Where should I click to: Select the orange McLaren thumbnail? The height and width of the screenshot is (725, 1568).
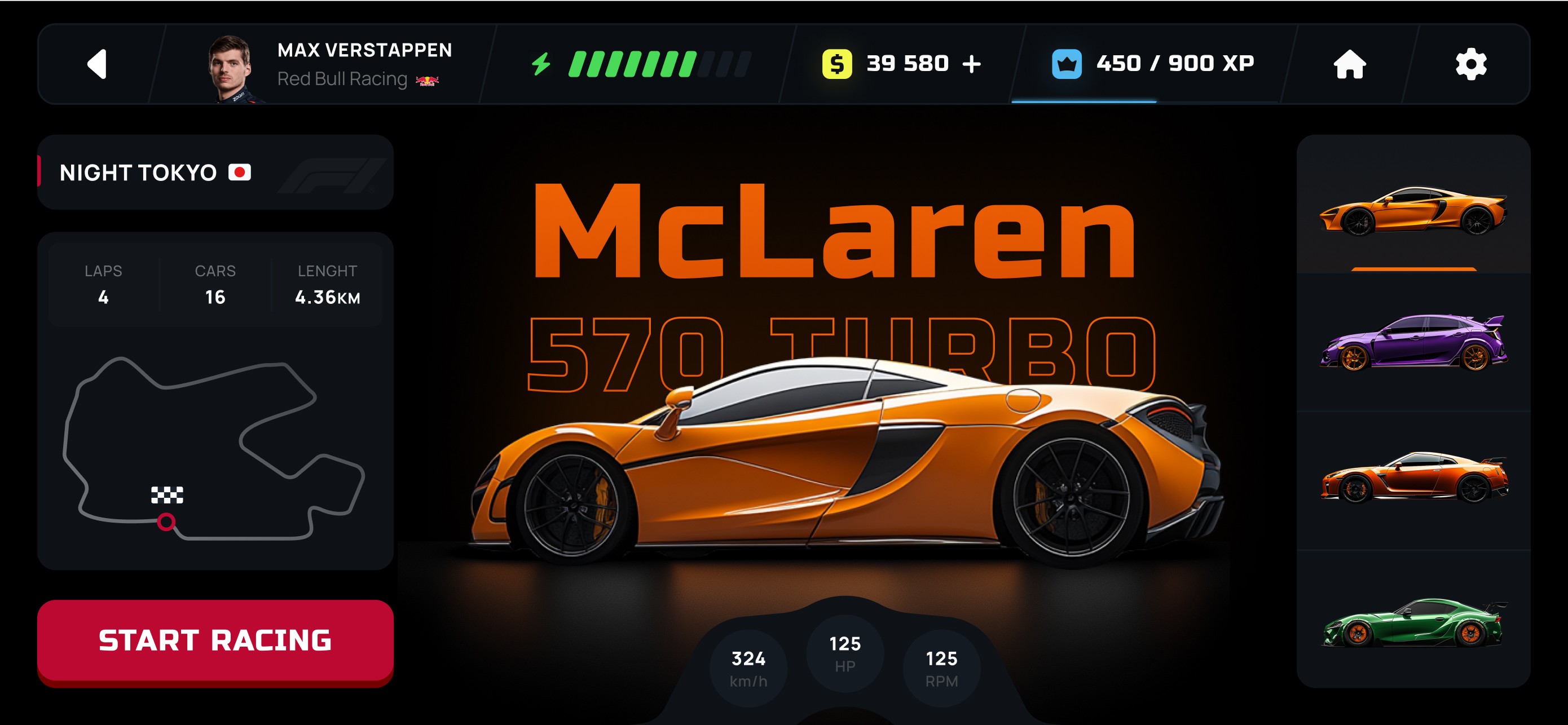(x=1413, y=210)
